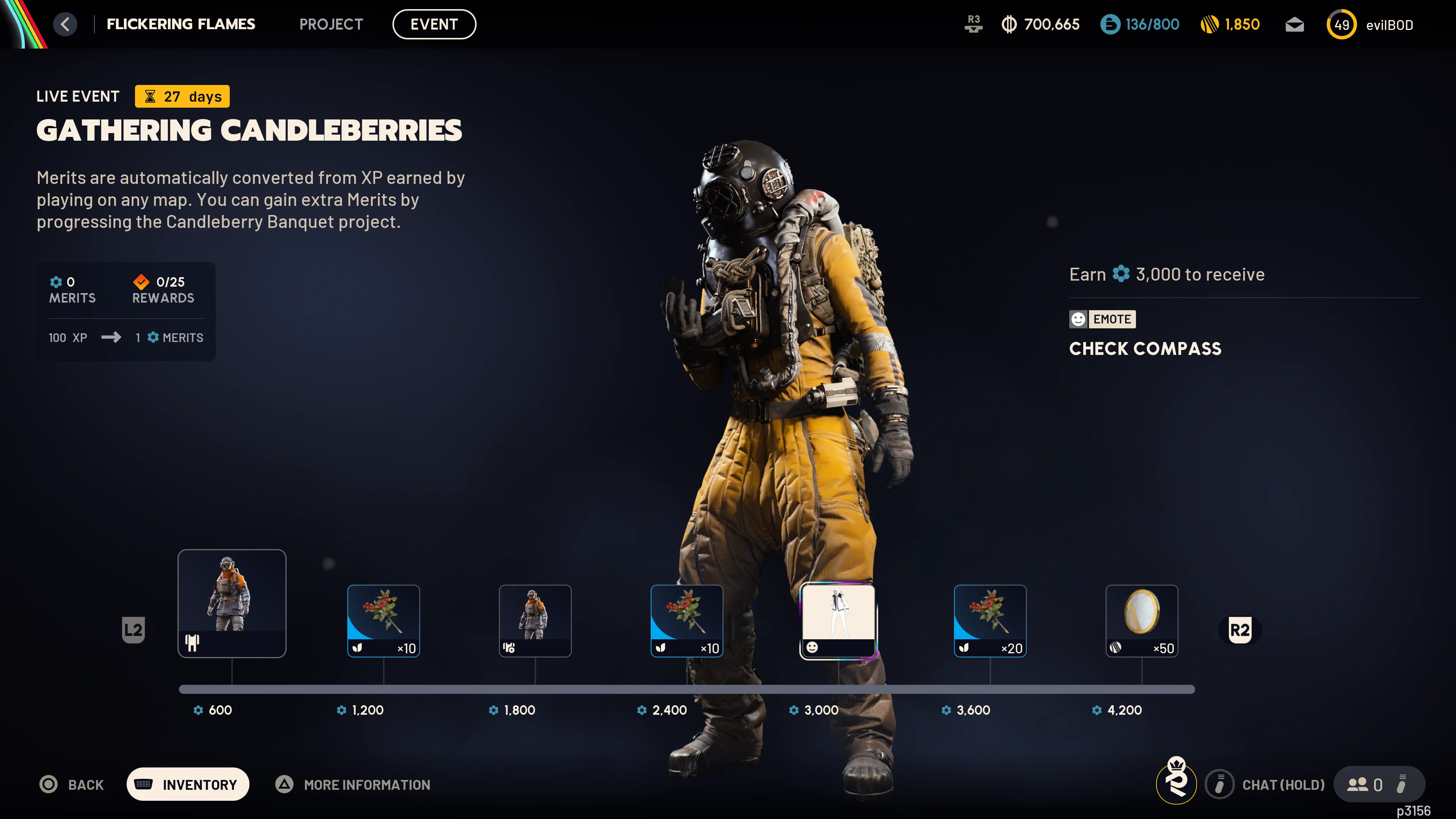Switch to the PROJECT tab
The image size is (1456, 819).
click(x=331, y=24)
